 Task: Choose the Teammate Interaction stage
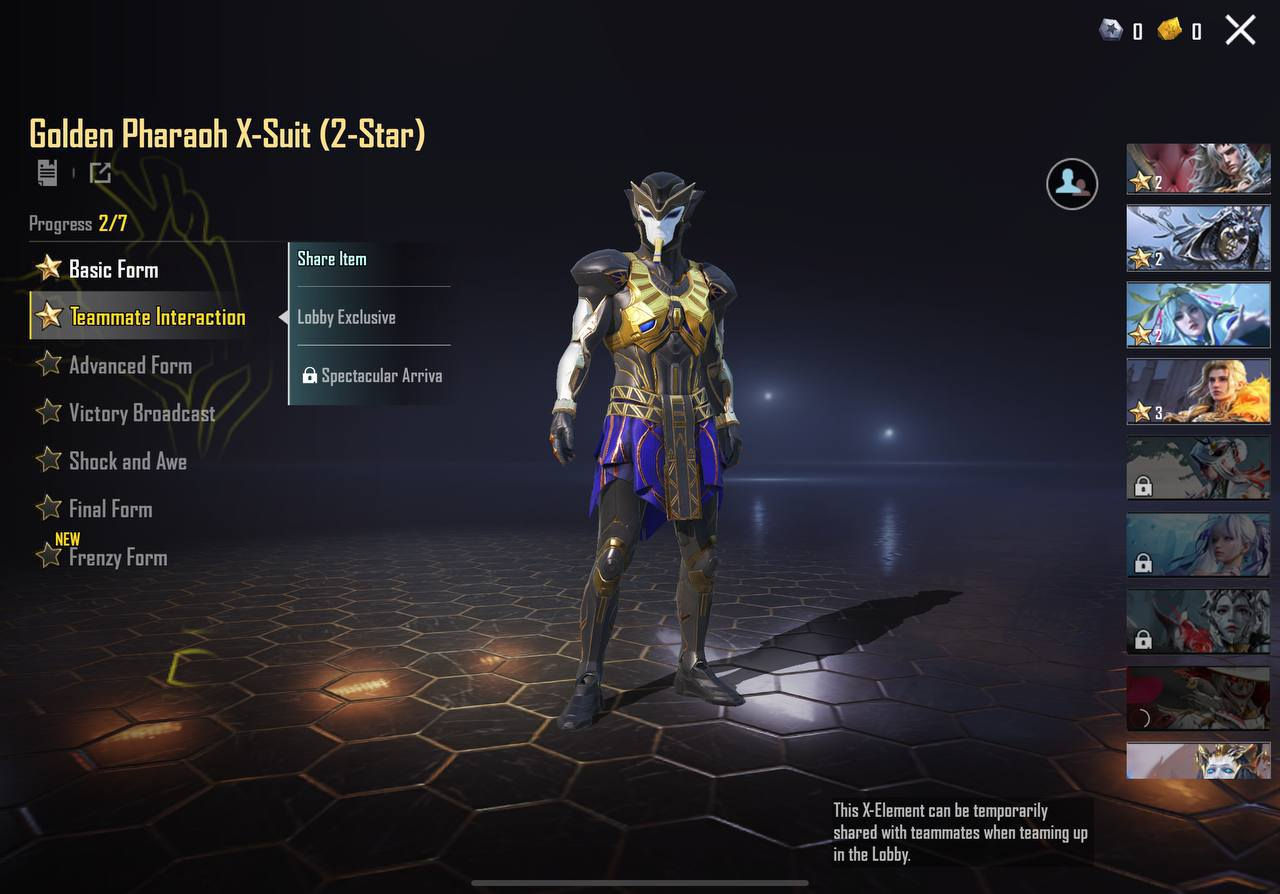[156, 317]
